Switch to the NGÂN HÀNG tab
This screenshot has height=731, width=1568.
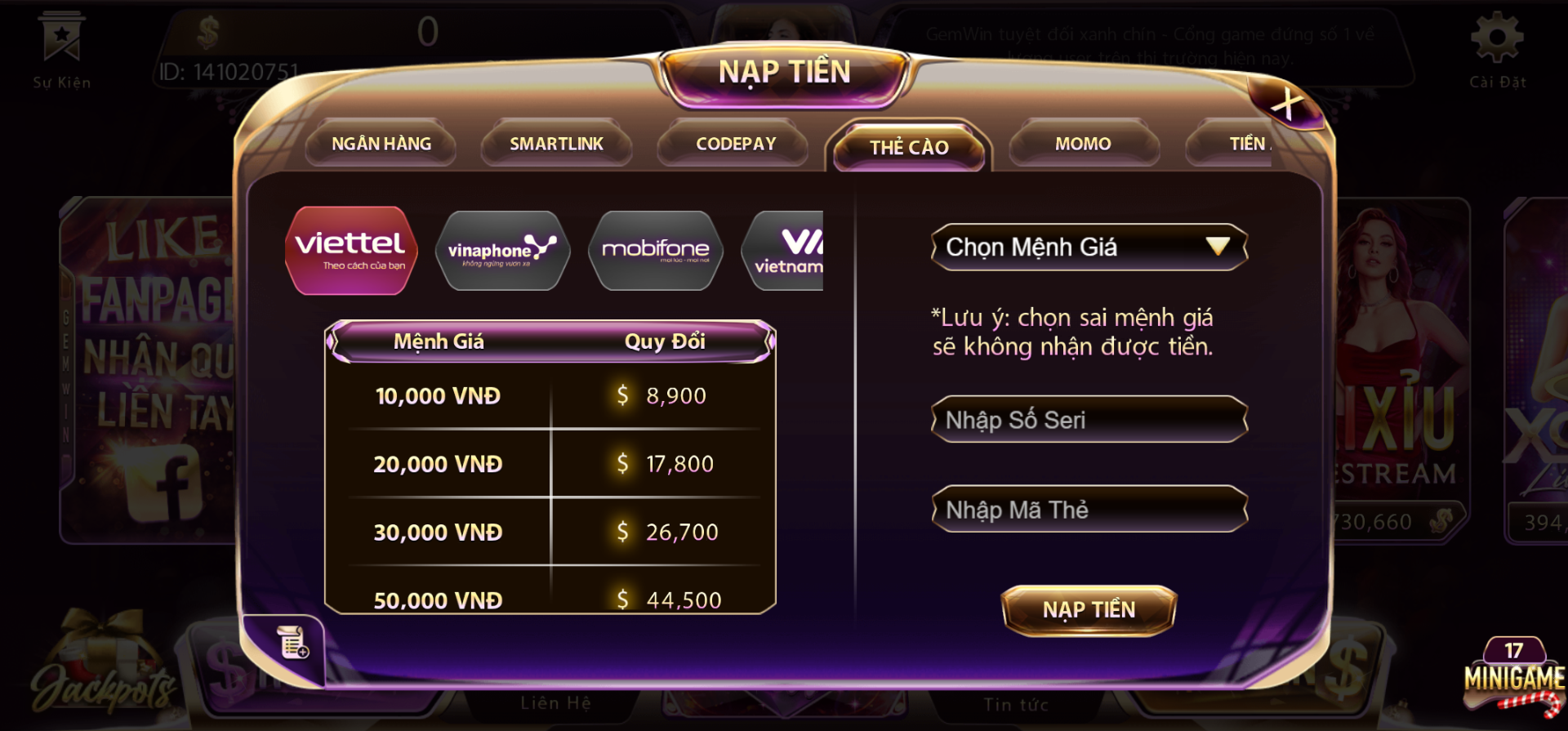(x=381, y=143)
